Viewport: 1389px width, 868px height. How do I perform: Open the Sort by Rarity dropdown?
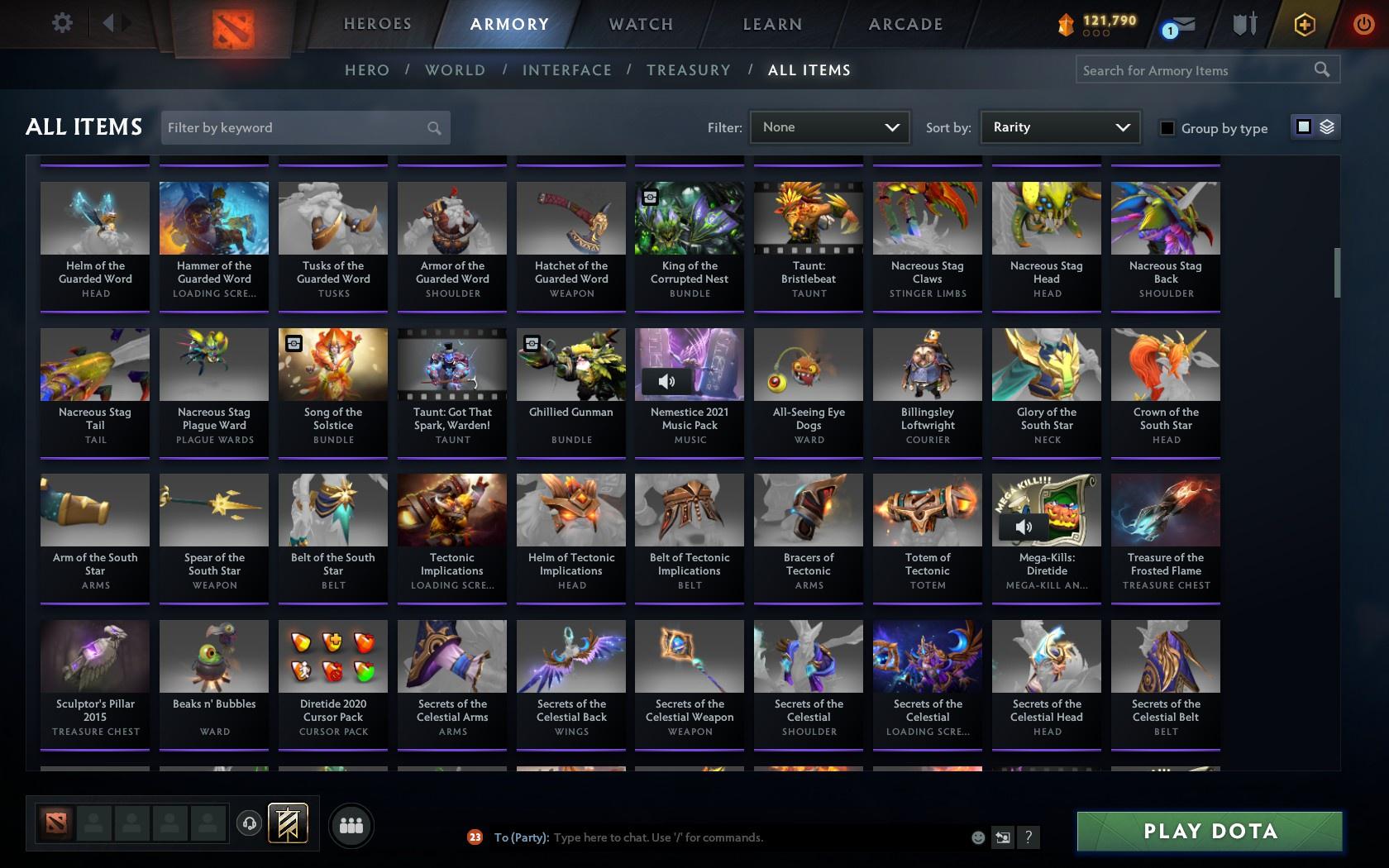click(x=1059, y=127)
